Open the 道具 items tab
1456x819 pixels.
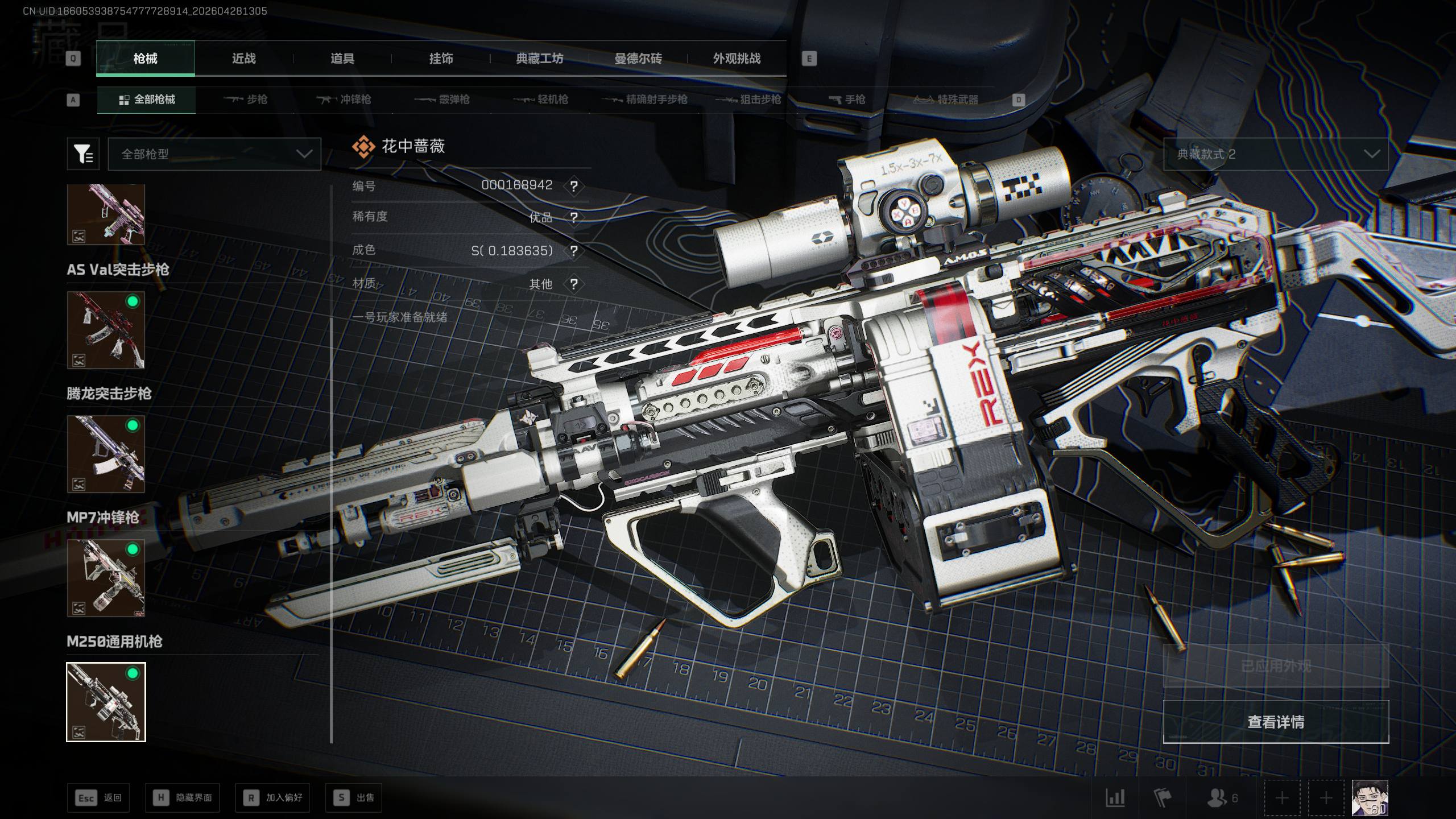tap(342, 59)
